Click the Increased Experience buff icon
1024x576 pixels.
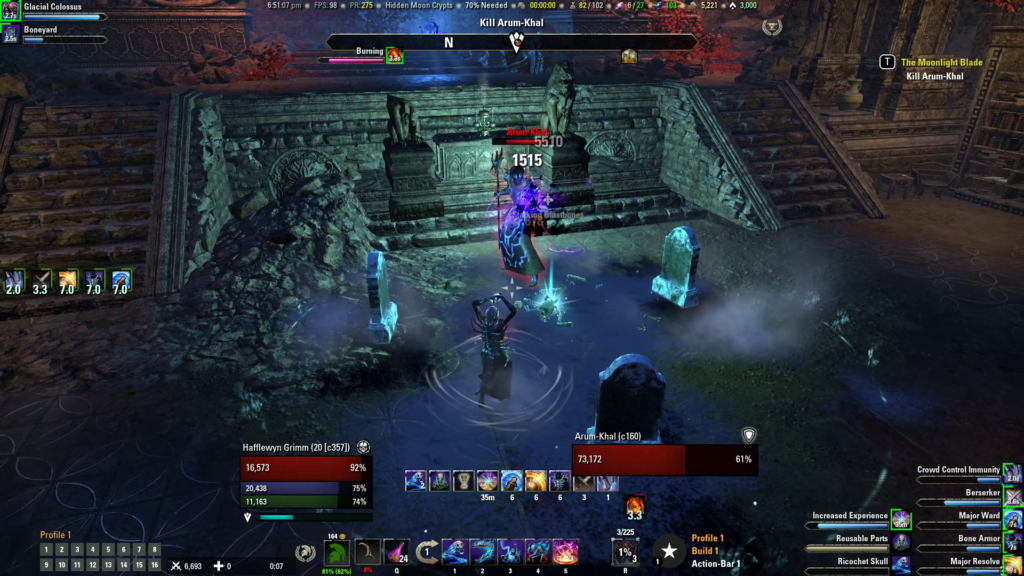(x=901, y=519)
